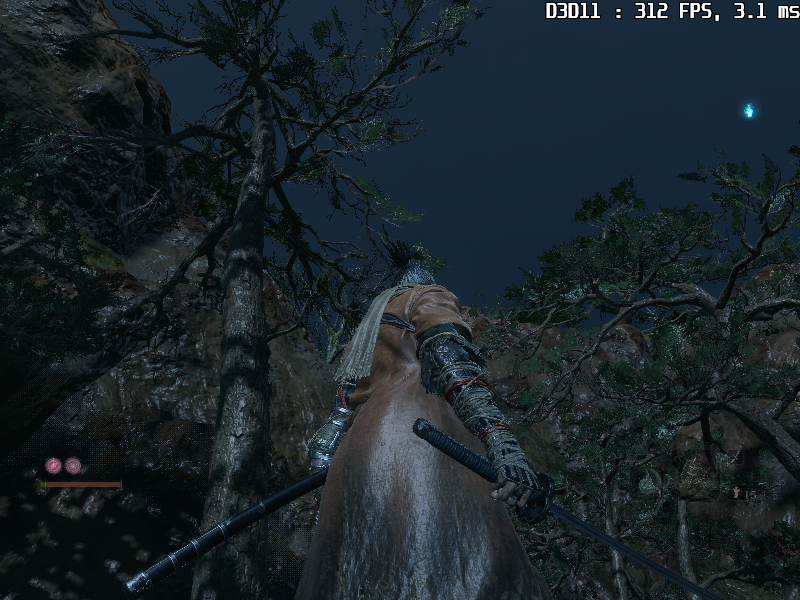Screen dimensions: 800x600
Task: Click the second ringed resurrection node icon
Action: pos(73,465)
